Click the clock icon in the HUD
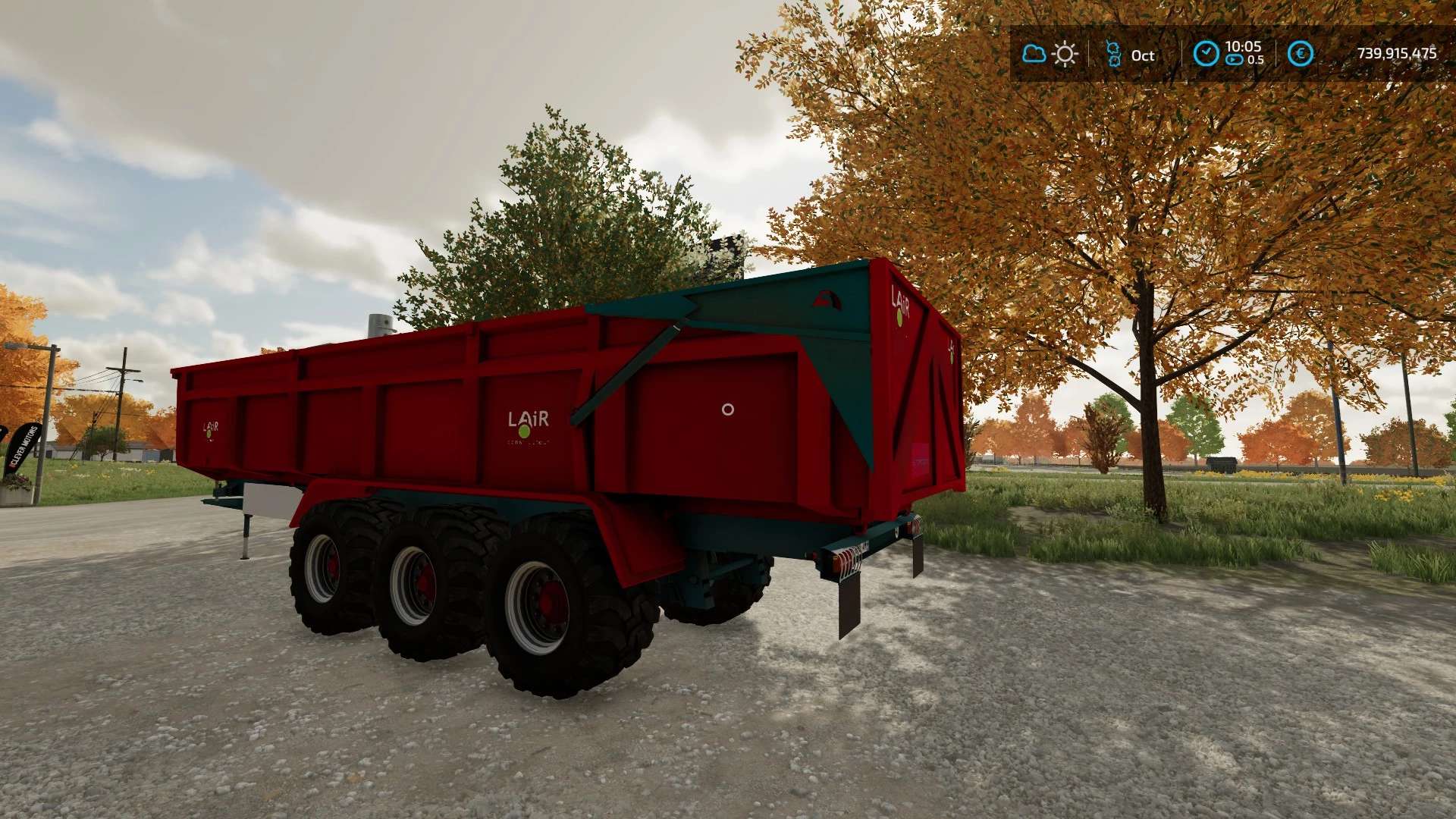Viewport: 1456px width, 819px height. point(1206,54)
